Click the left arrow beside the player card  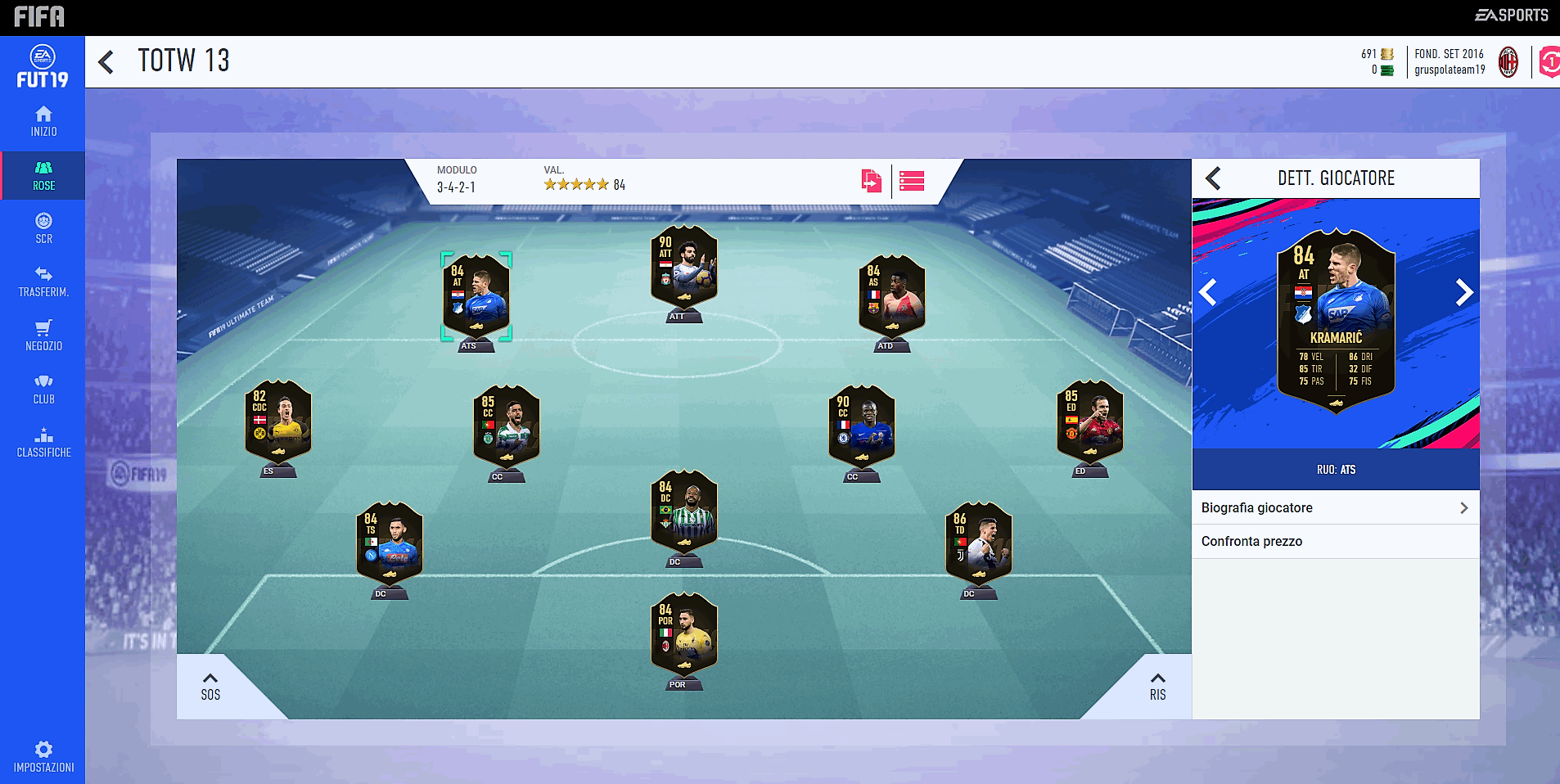1207,292
